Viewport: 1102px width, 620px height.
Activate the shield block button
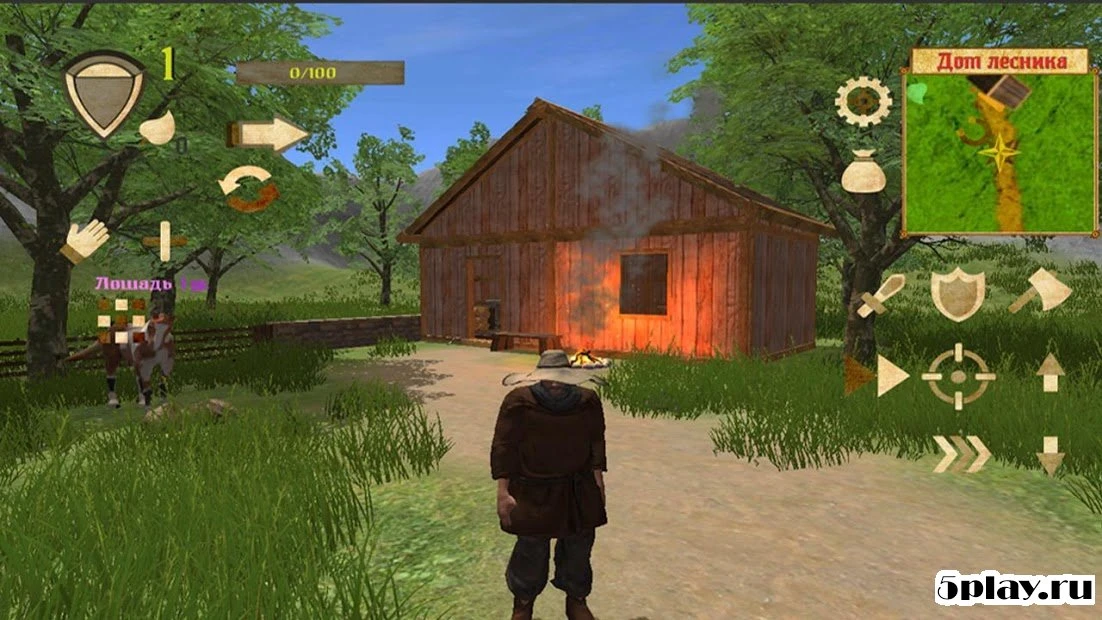[x=958, y=294]
